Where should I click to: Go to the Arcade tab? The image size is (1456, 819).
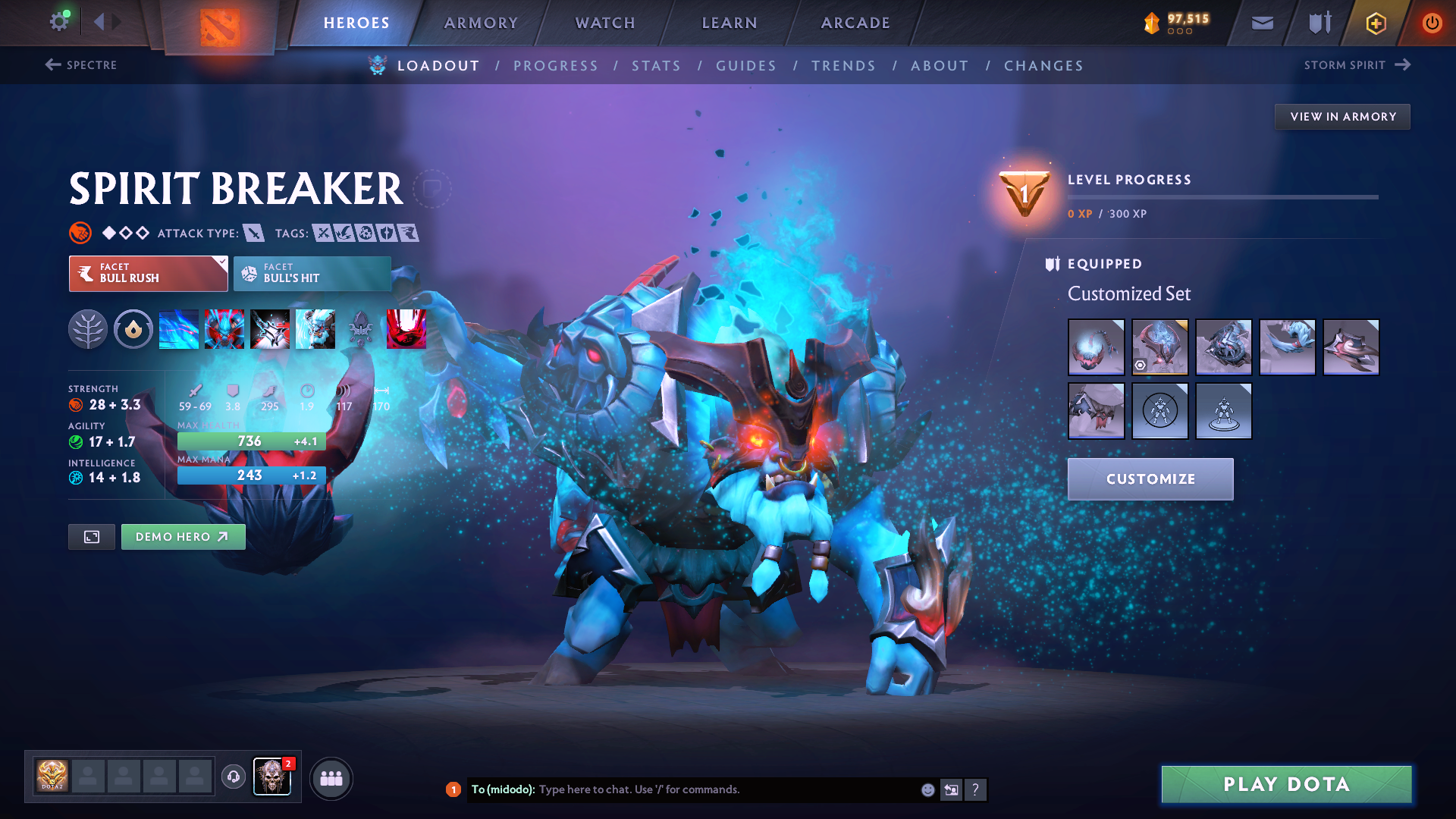coord(855,23)
